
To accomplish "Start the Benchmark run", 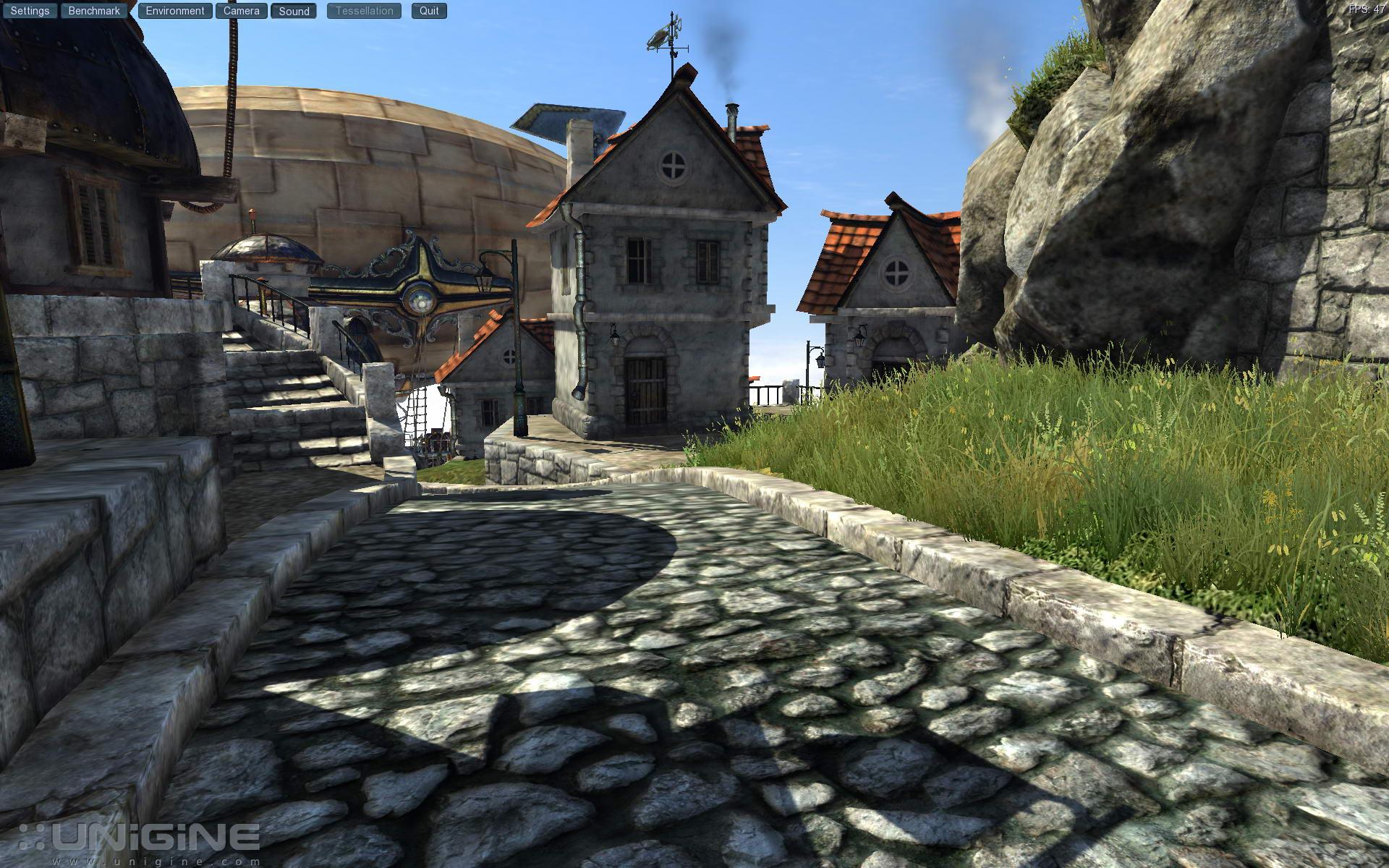I will click(94, 11).
